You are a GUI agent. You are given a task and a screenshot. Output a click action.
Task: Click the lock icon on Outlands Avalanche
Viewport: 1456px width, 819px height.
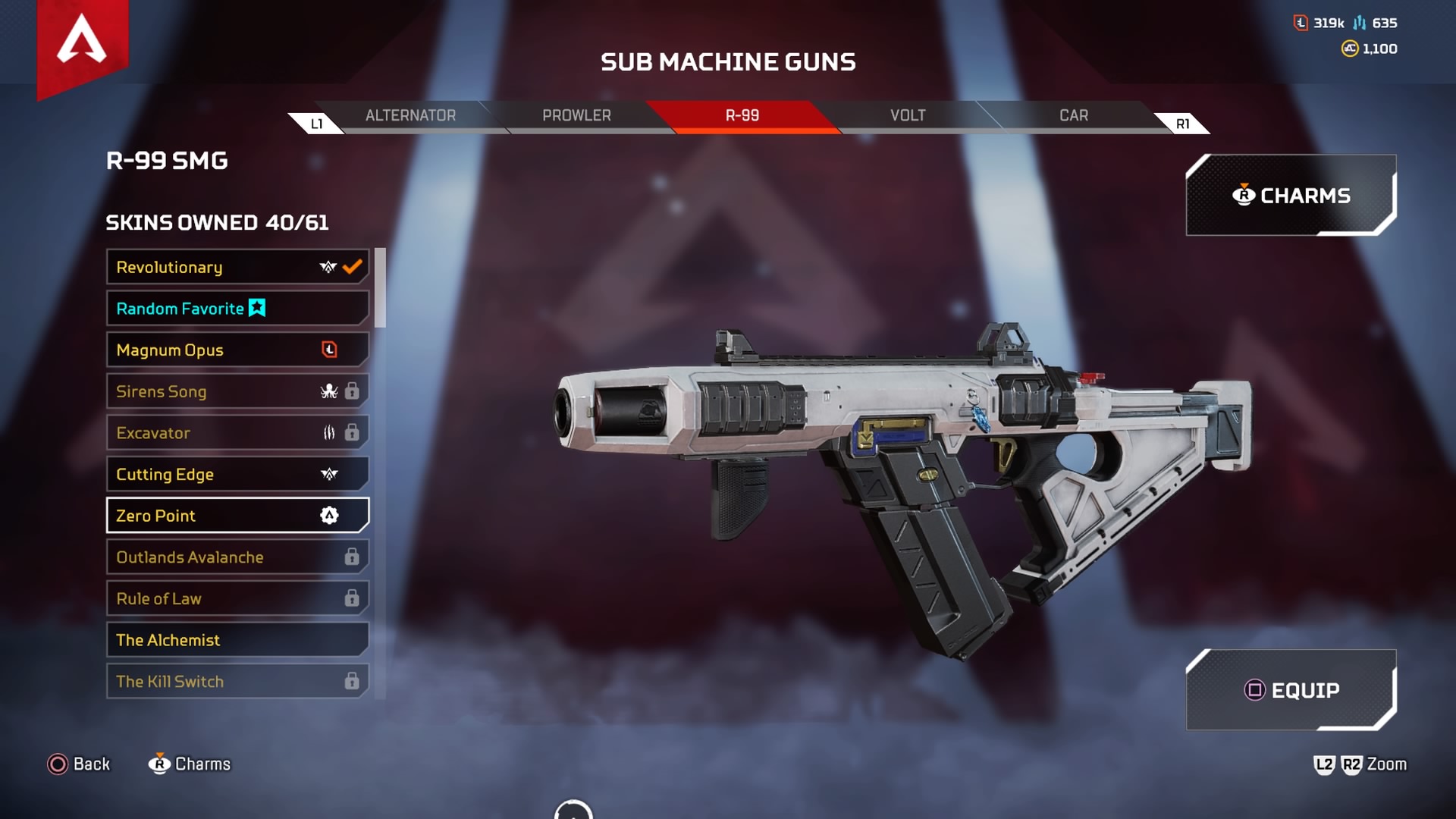[x=350, y=557]
